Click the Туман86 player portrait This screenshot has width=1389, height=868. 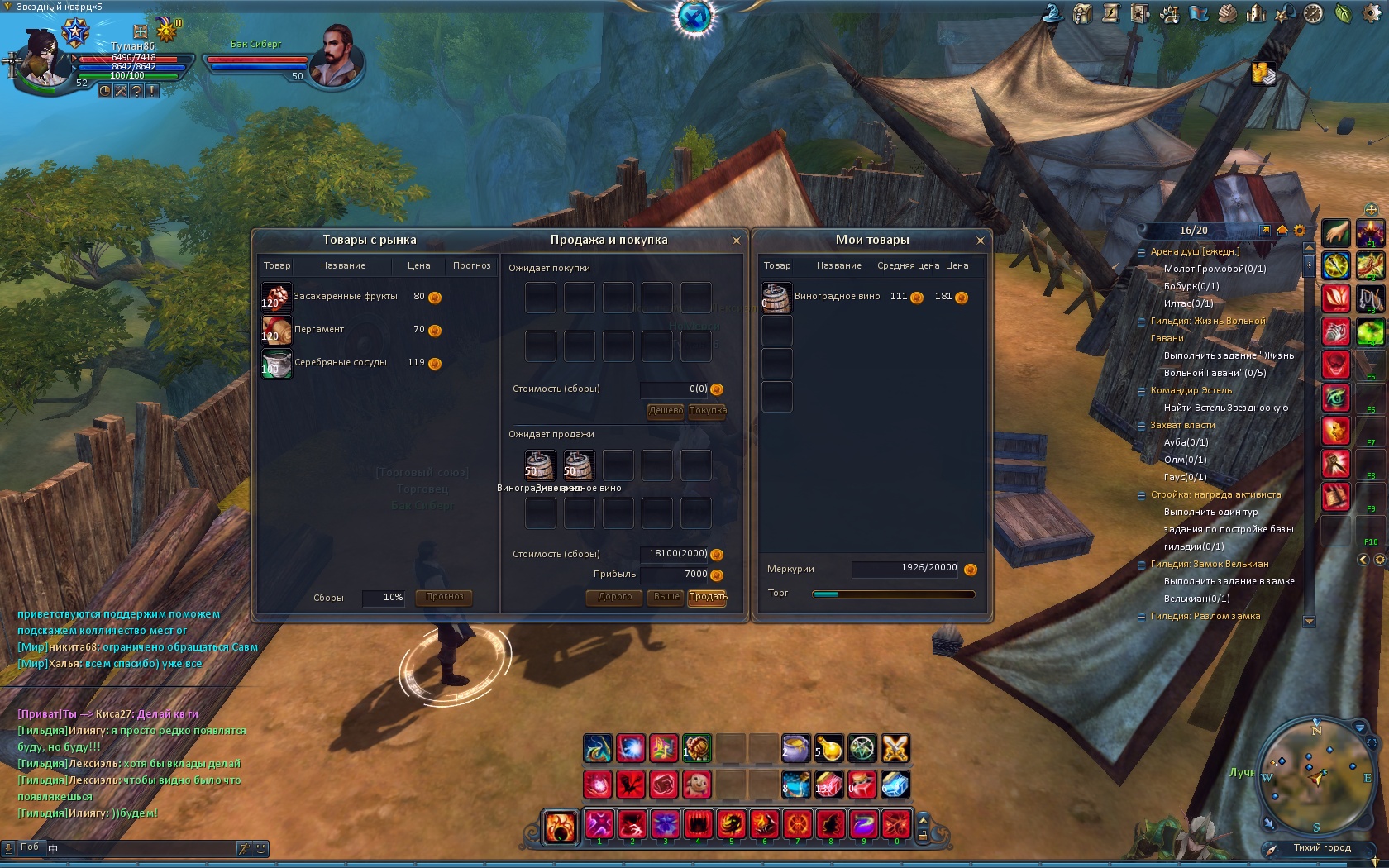coord(40,56)
